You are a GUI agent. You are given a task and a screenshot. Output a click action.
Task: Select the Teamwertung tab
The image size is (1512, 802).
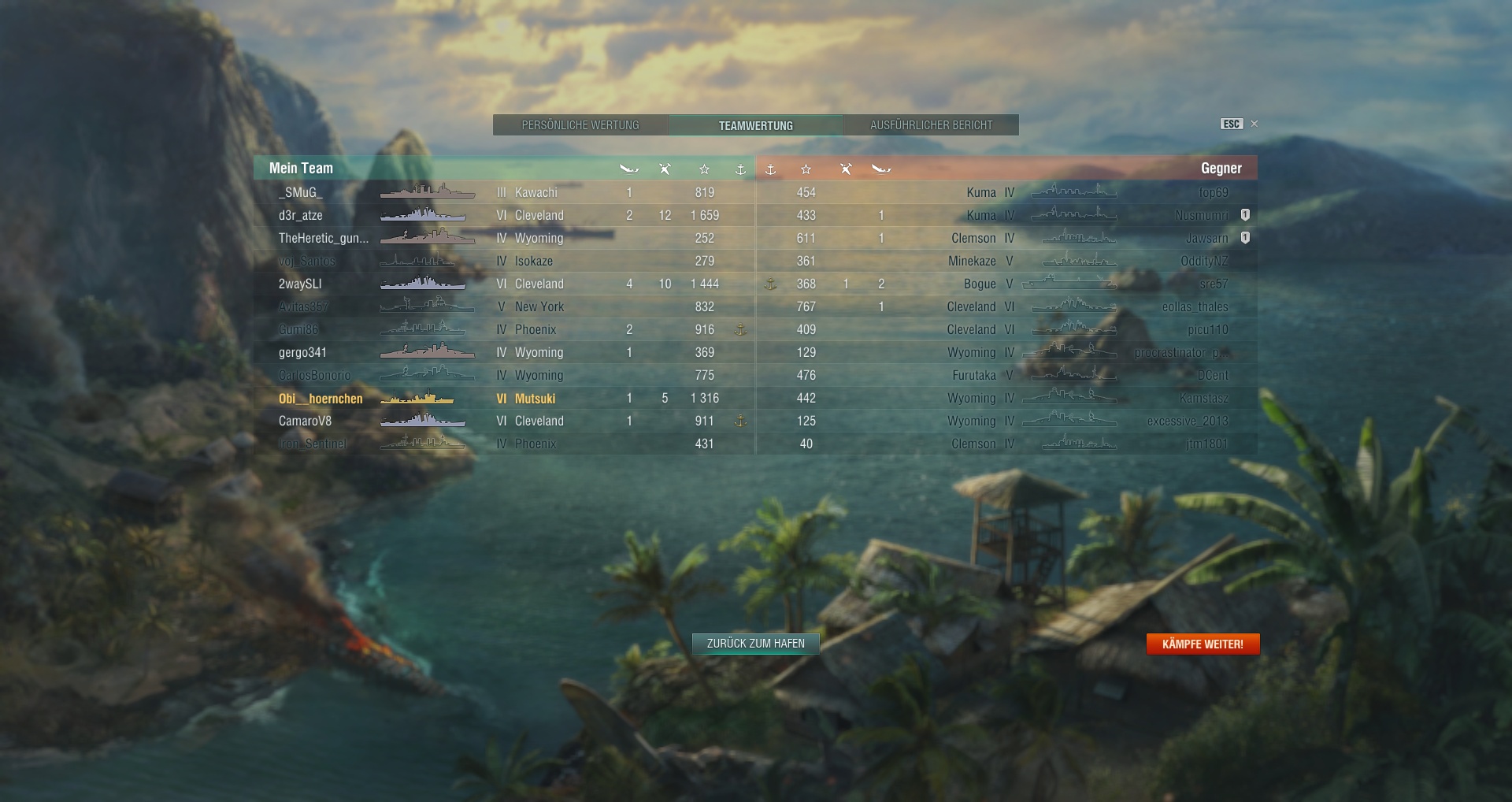[755, 125]
